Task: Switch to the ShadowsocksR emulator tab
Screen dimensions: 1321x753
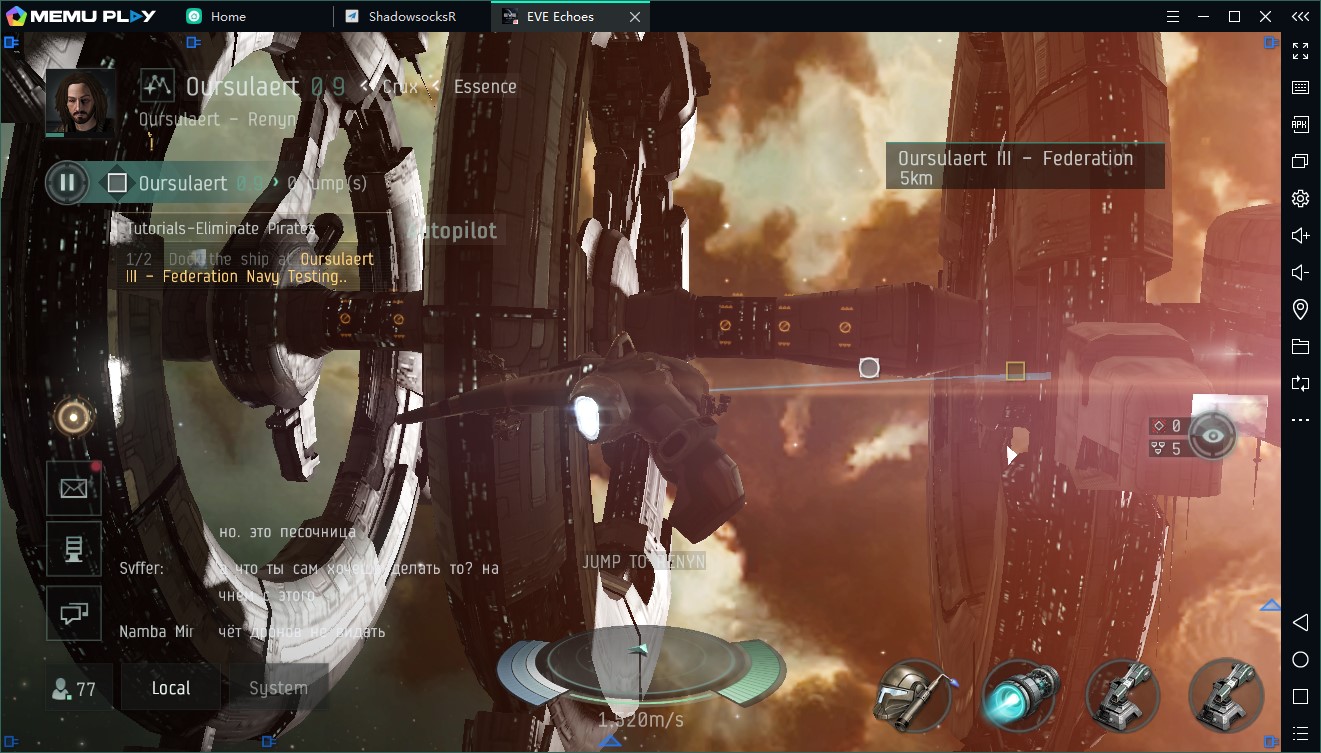Action: point(412,16)
